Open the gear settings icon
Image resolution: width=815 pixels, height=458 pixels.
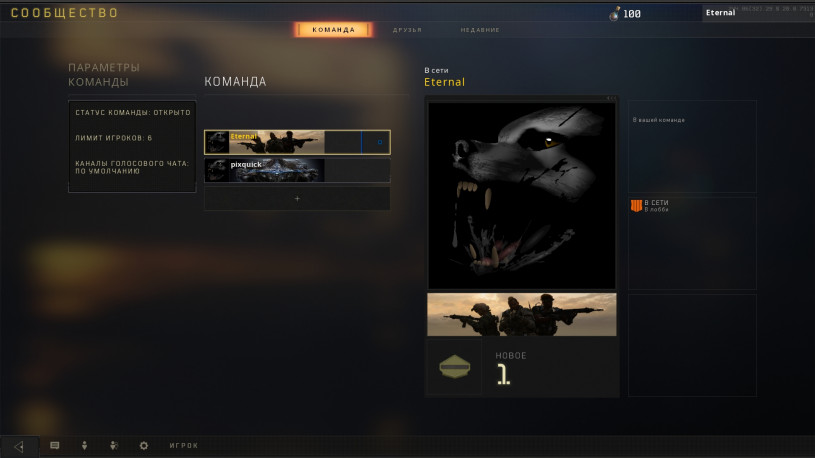point(143,445)
